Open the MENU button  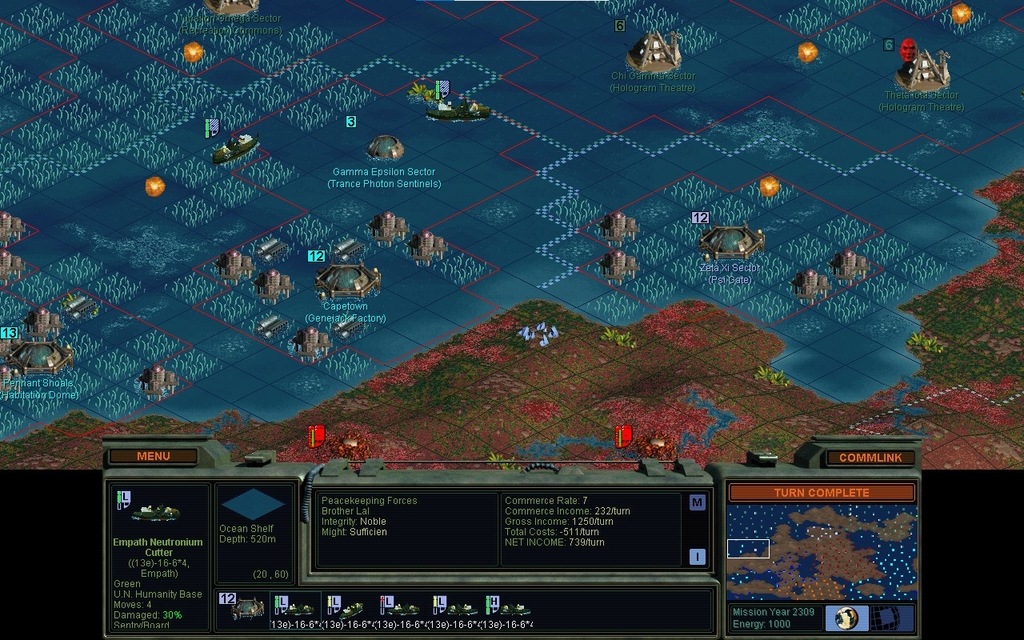[x=153, y=456]
